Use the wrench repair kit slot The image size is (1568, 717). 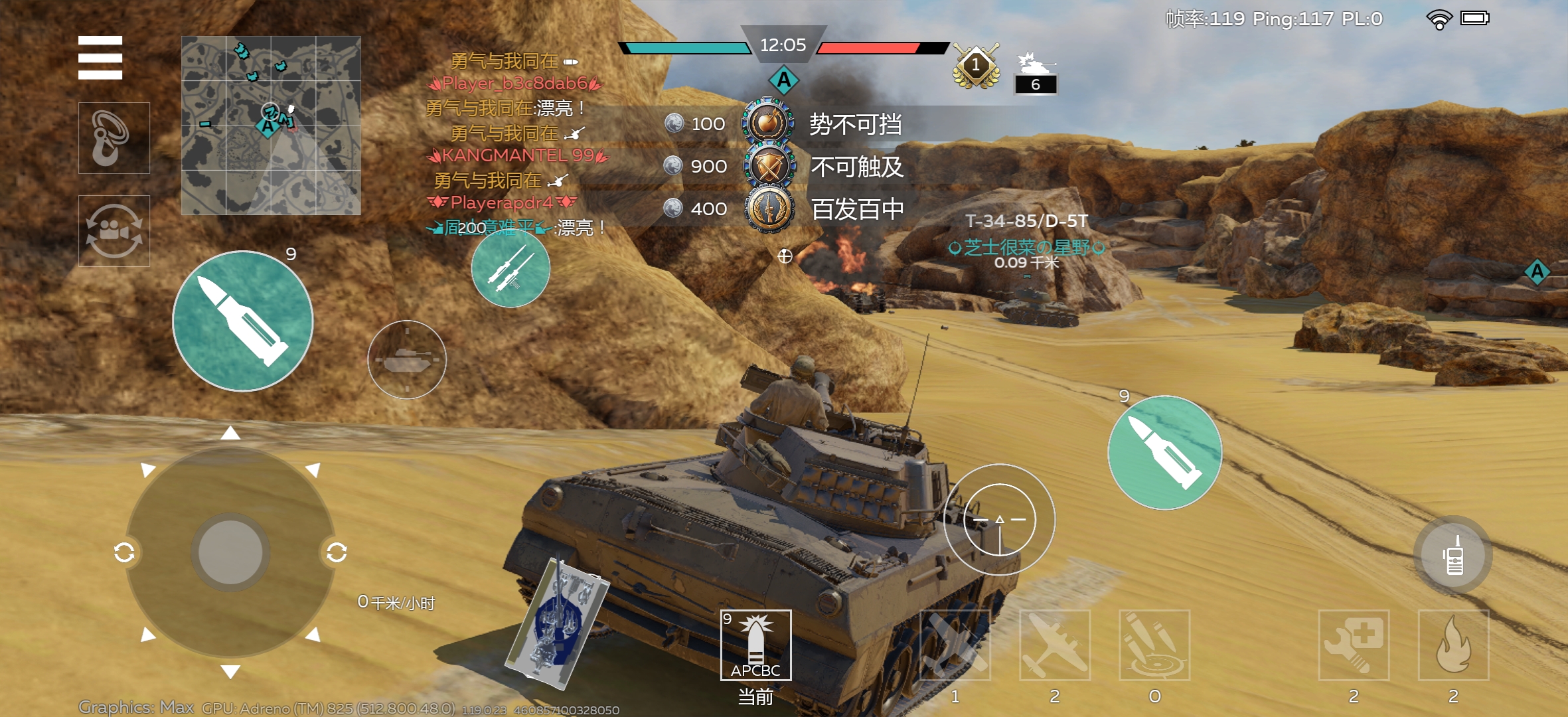coord(1354,645)
